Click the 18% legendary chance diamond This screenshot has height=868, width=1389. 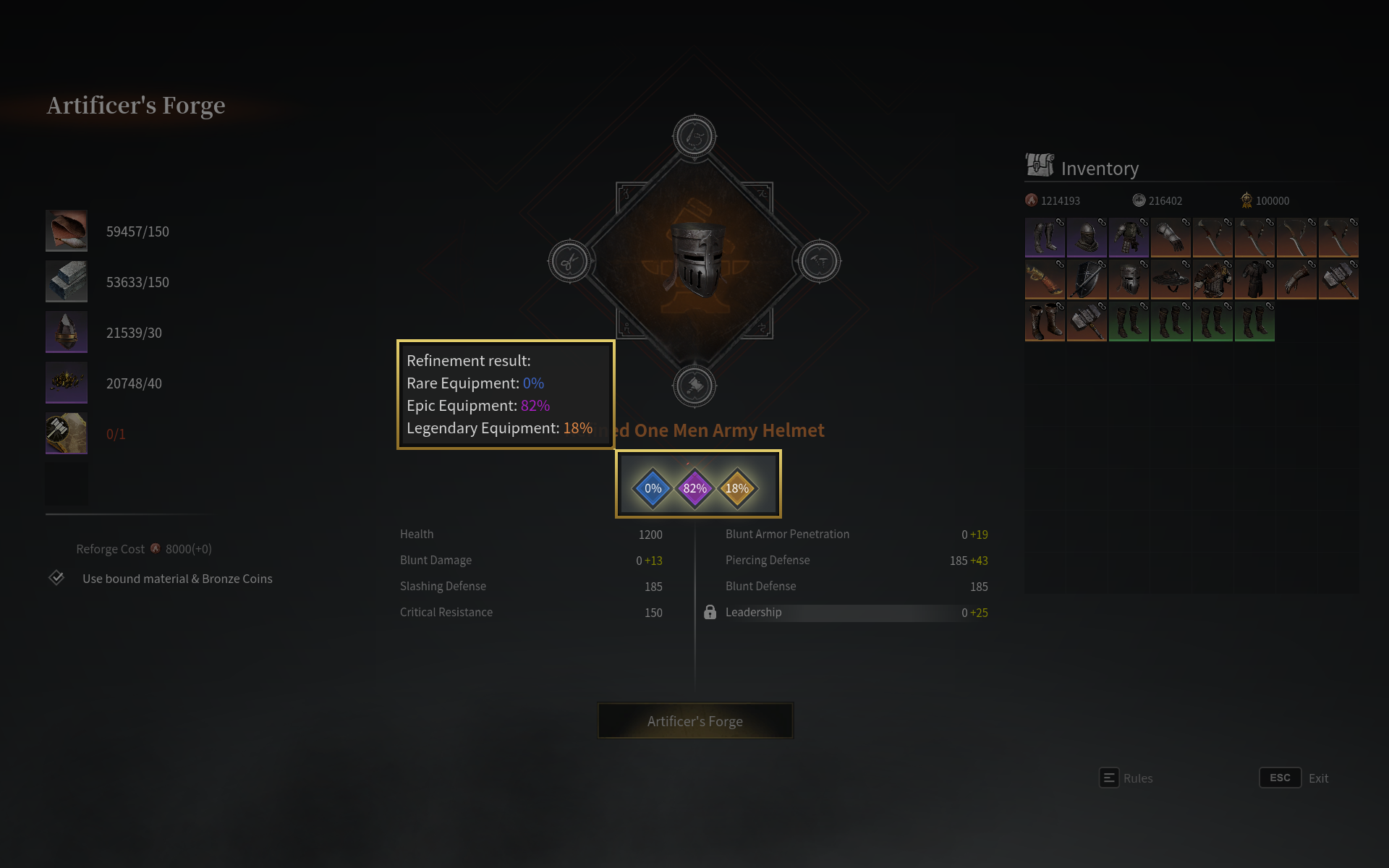click(x=737, y=488)
